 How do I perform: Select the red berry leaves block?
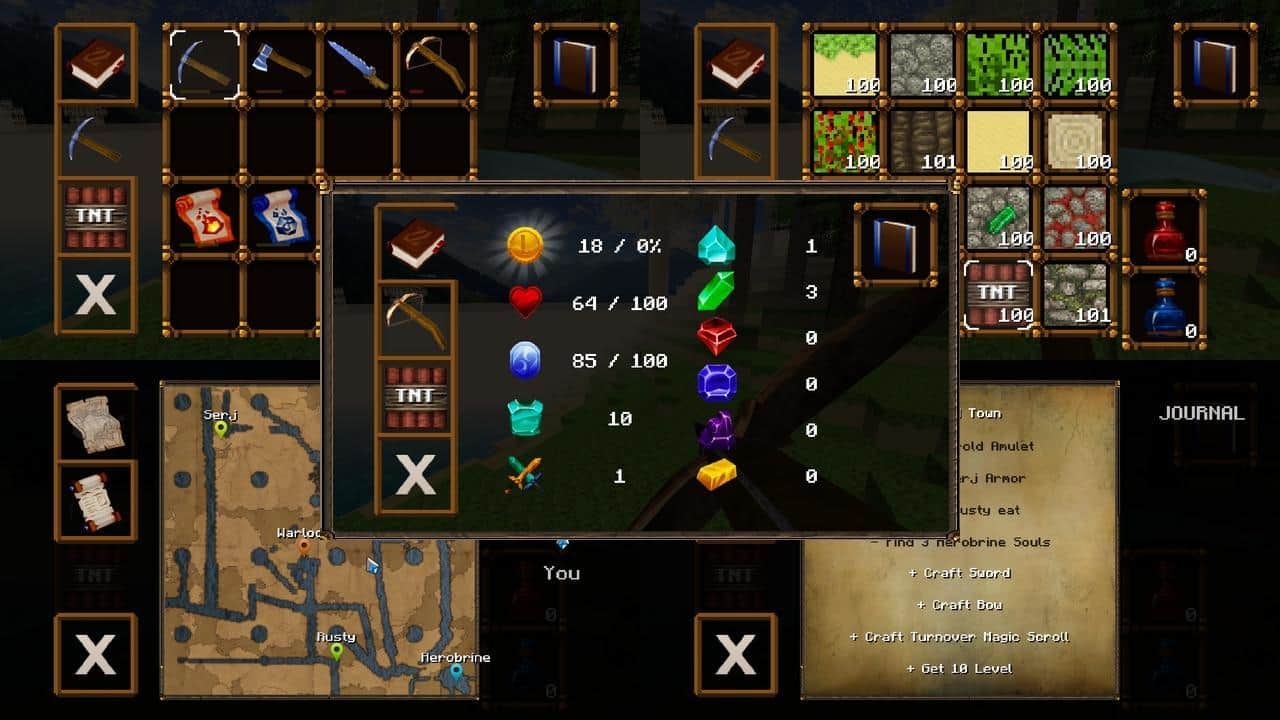pyautogui.click(x=844, y=141)
